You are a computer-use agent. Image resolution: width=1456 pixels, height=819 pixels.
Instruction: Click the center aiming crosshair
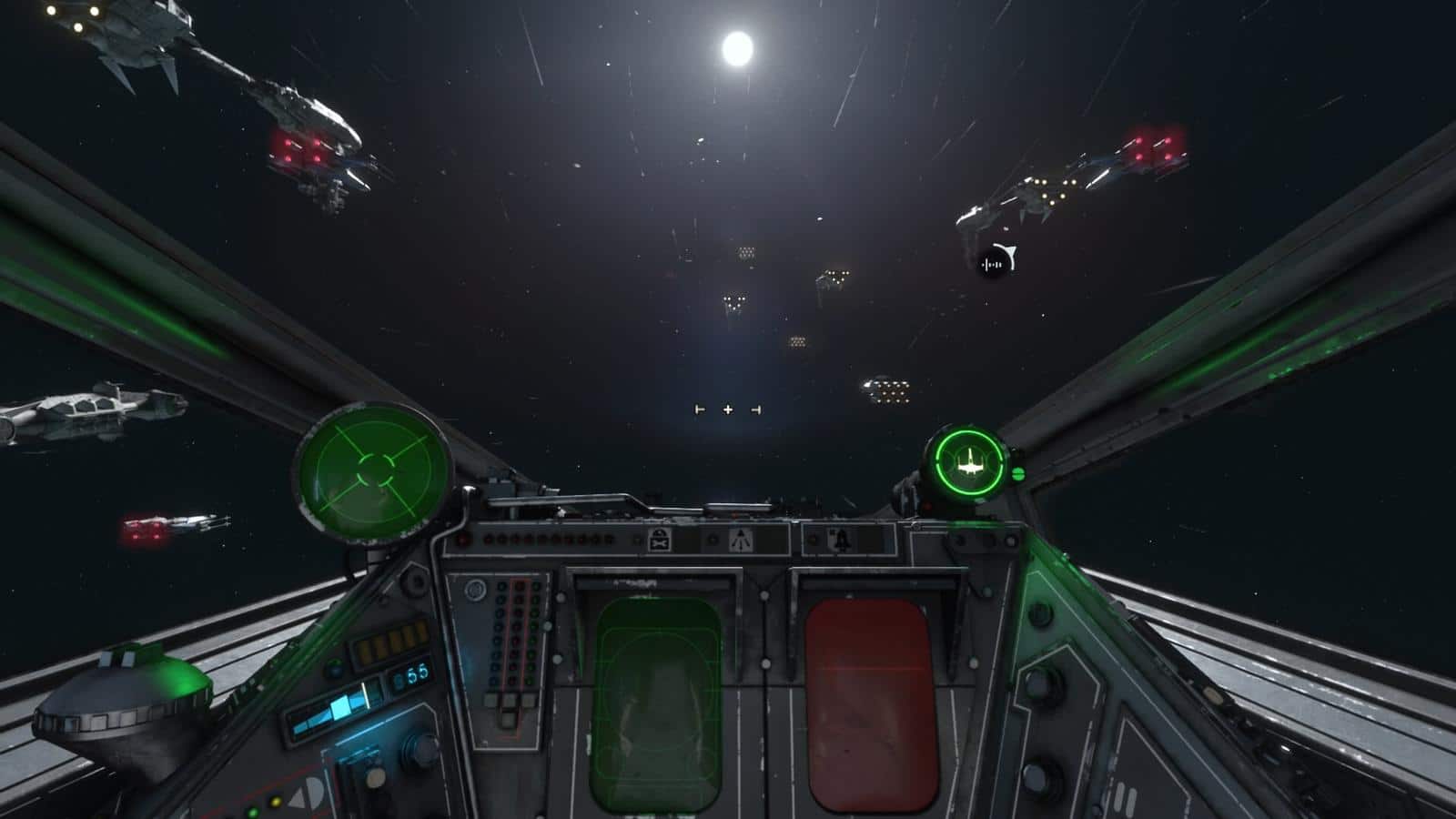728,410
